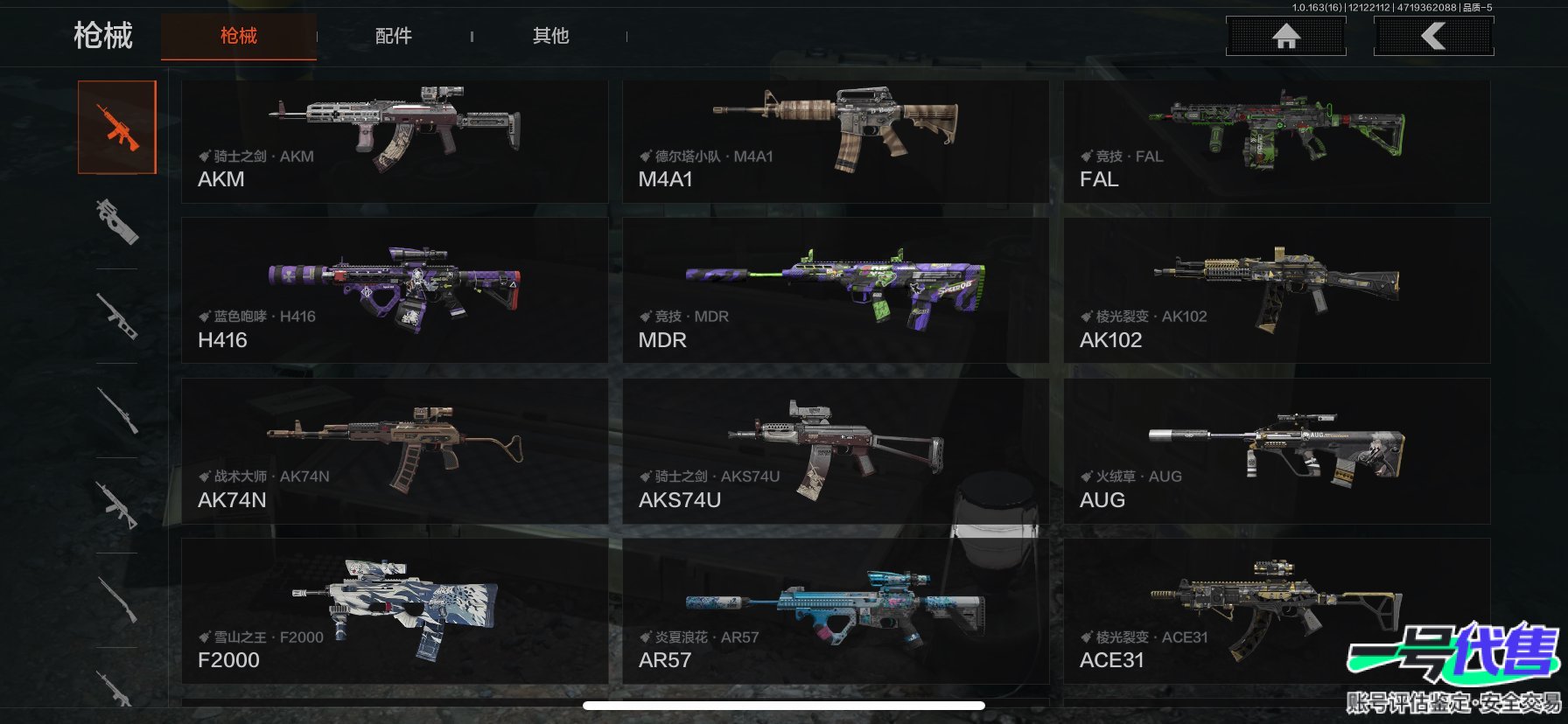Pick the AR57 weapon card

(835, 611)
